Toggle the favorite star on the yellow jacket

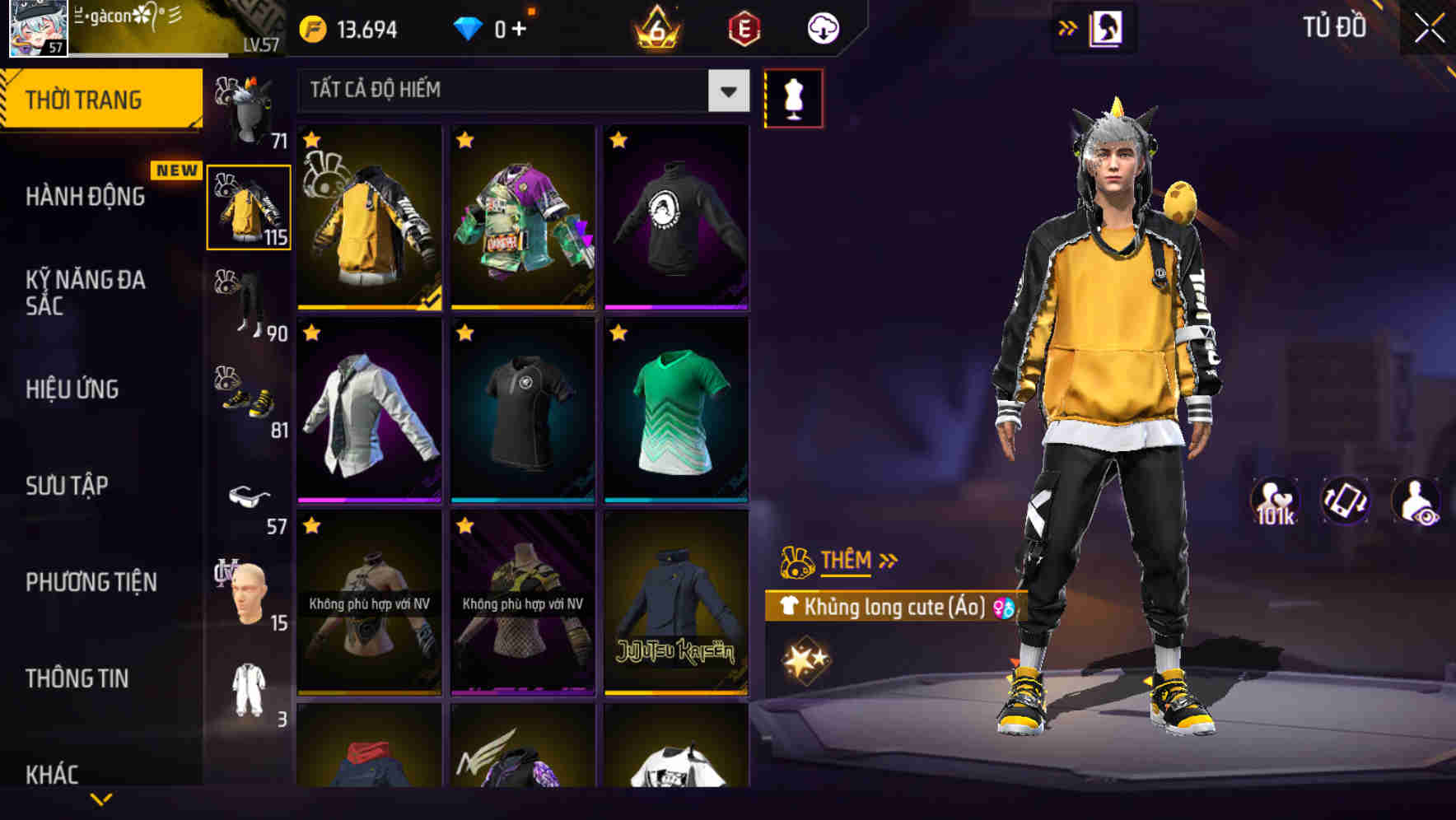(311, 140)
